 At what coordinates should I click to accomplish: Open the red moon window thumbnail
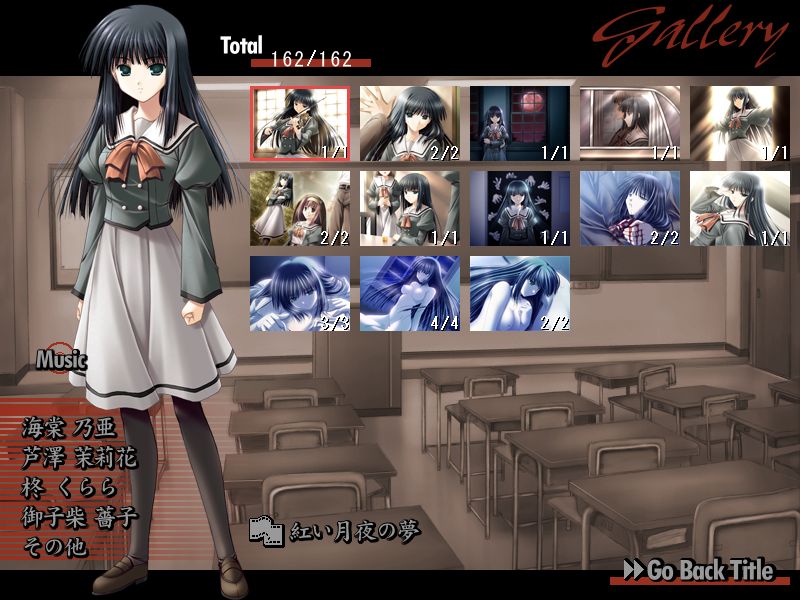coord(519,123)
